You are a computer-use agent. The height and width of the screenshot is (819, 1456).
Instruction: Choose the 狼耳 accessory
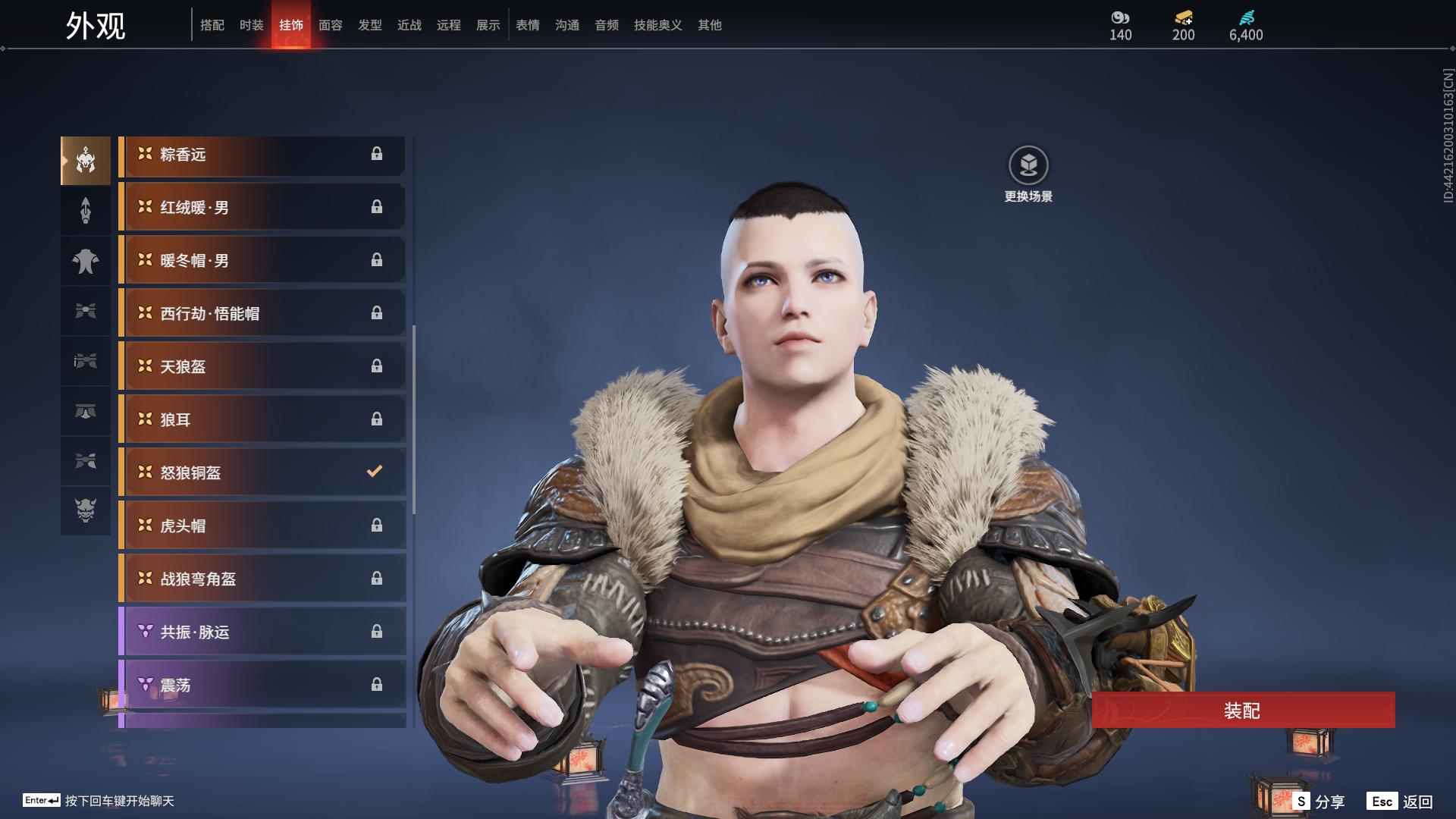tap(262, 419)
